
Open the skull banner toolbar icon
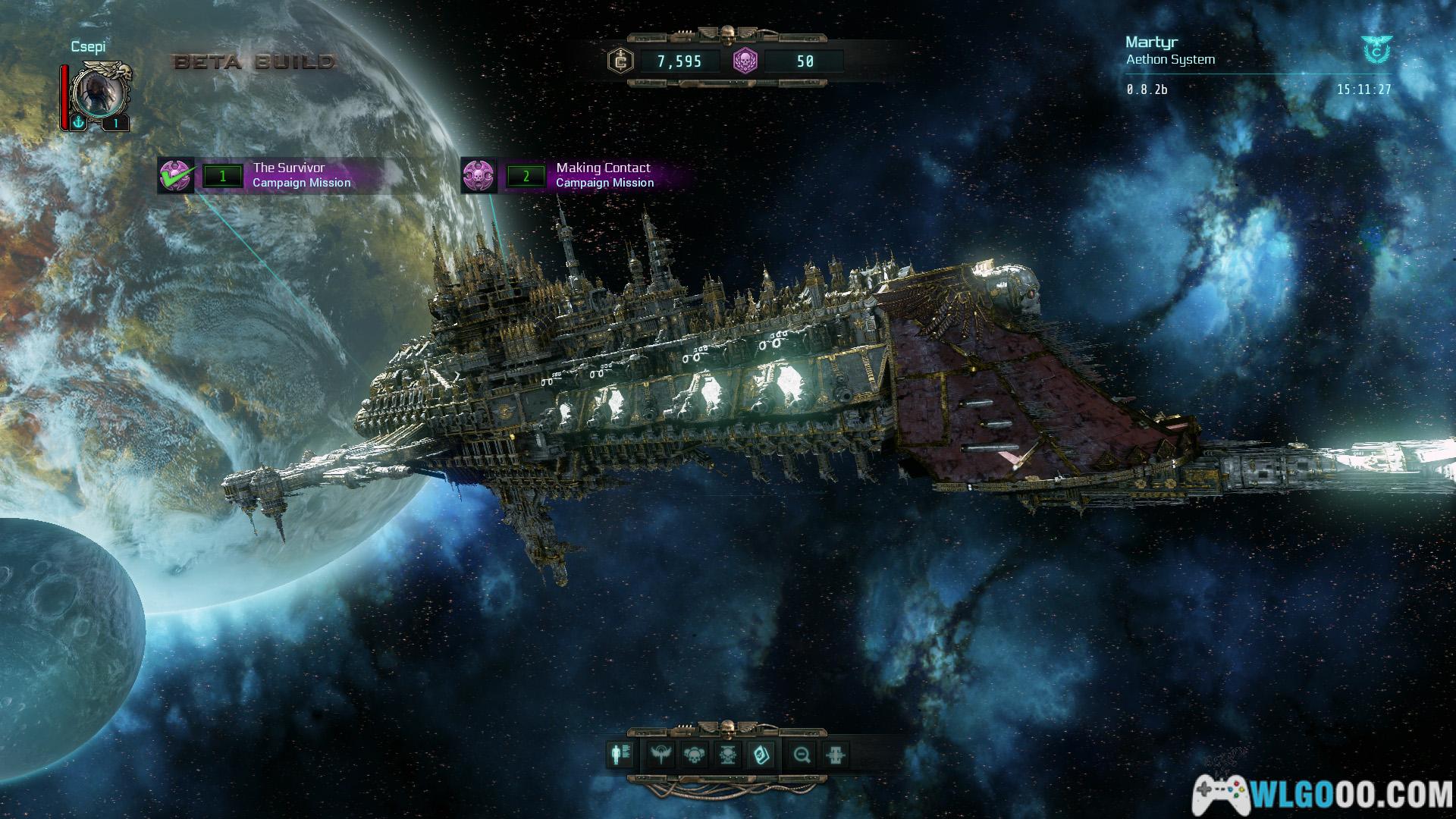[x=727, y=755]
